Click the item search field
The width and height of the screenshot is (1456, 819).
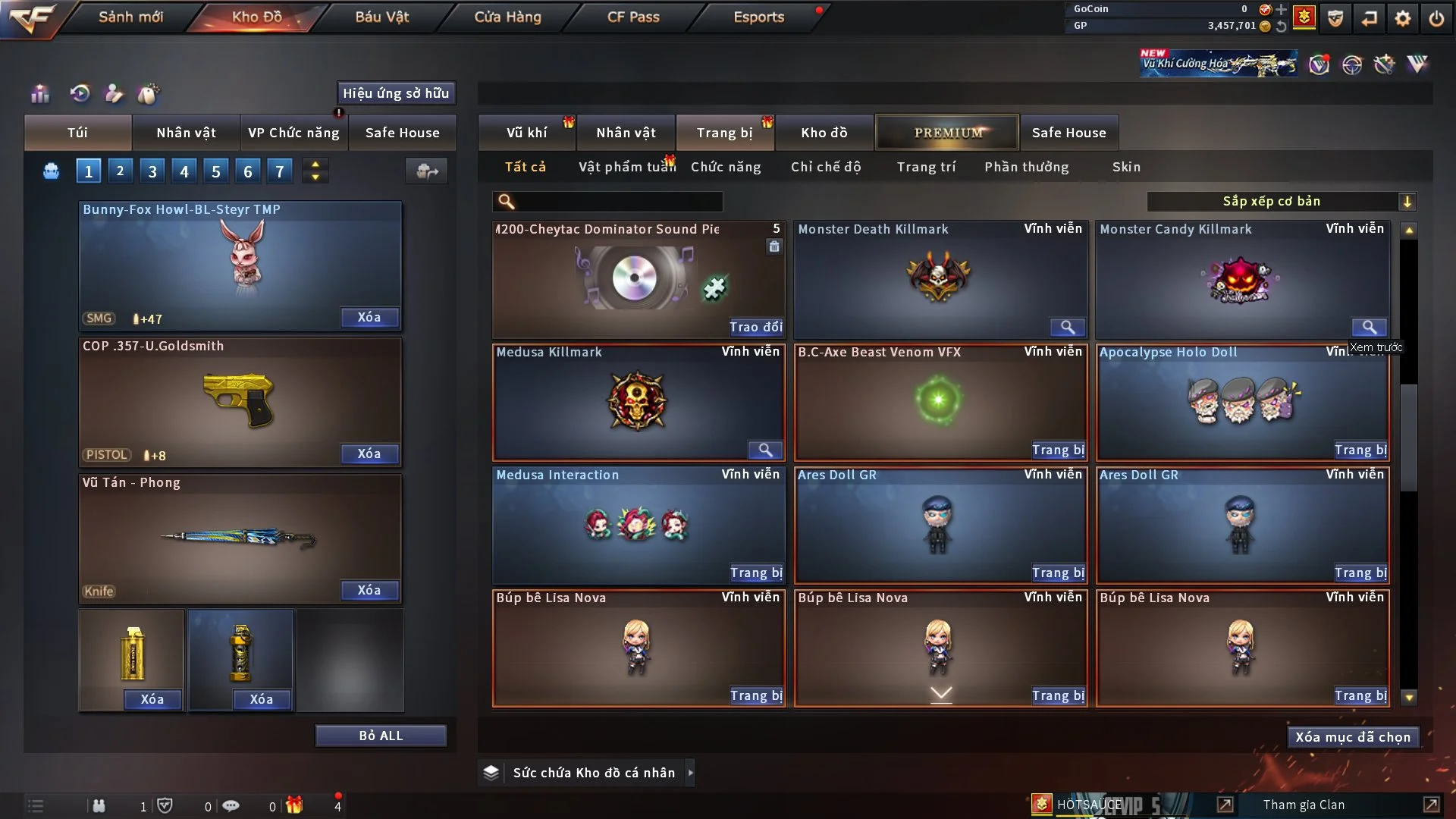618,202
